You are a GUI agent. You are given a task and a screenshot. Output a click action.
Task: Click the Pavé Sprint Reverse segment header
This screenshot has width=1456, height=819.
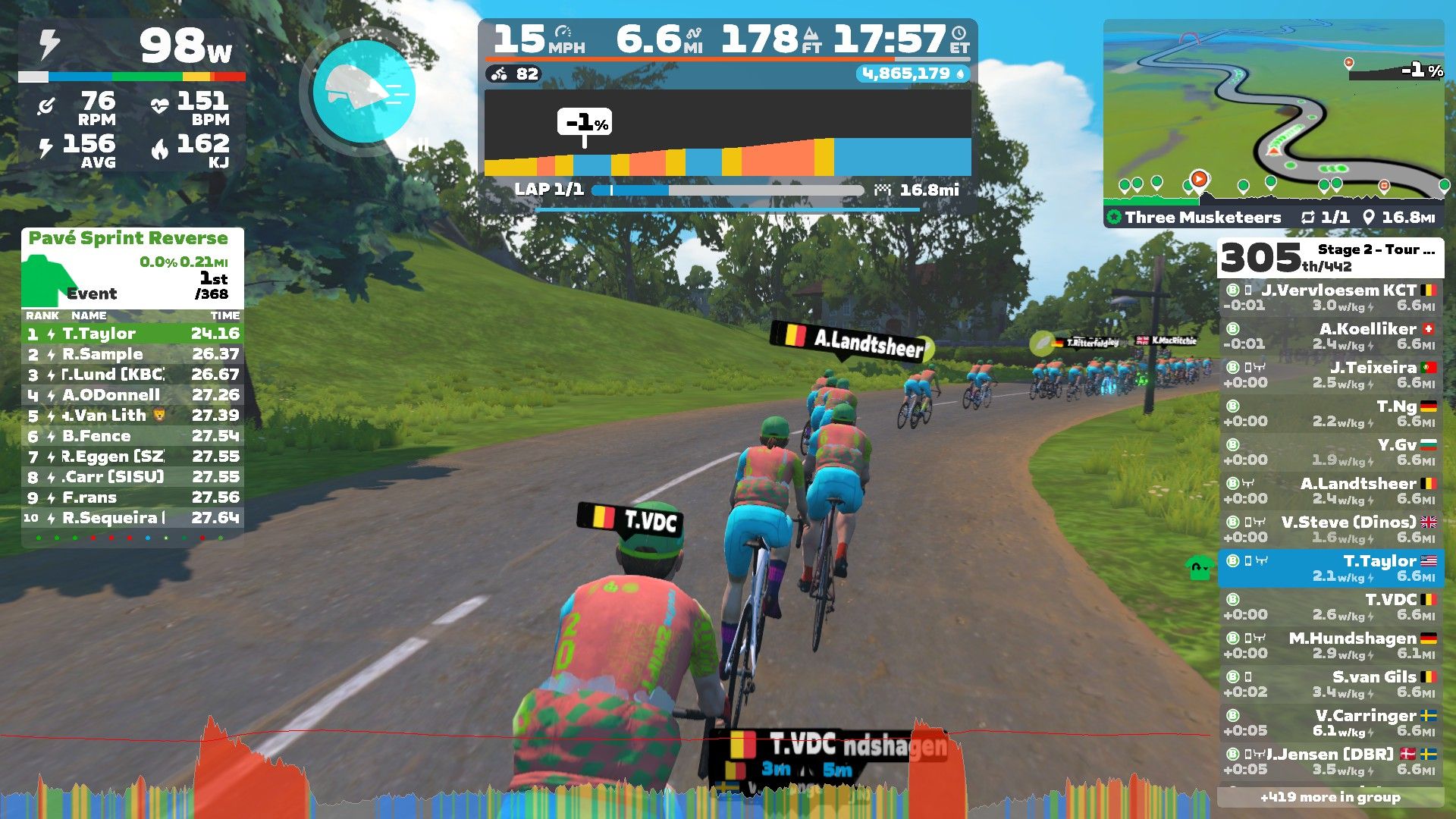coord(128,238)
